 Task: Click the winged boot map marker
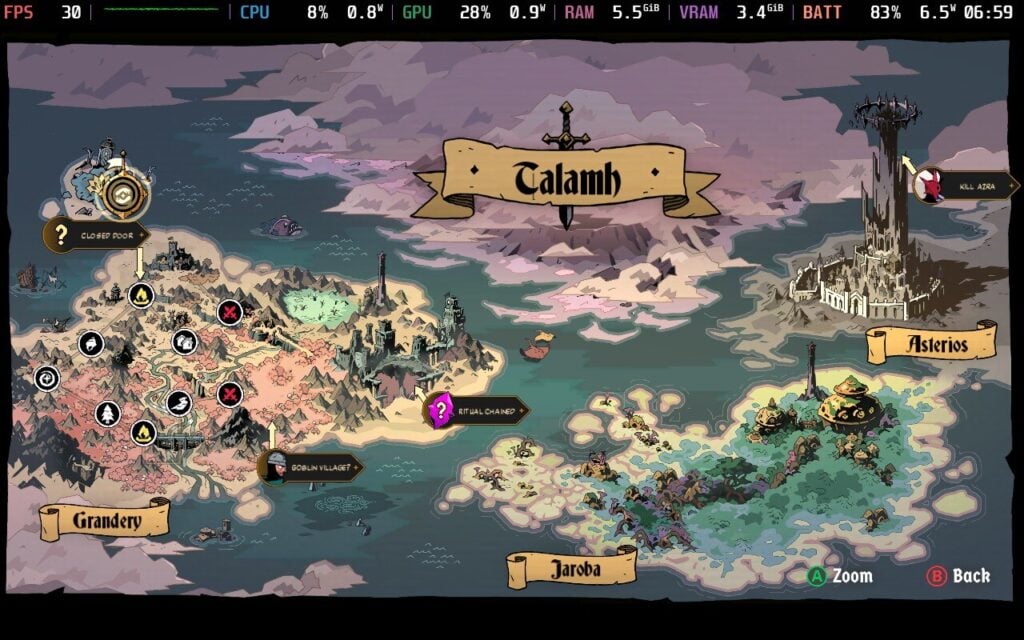pyautogui.click(x=178, y=403)
